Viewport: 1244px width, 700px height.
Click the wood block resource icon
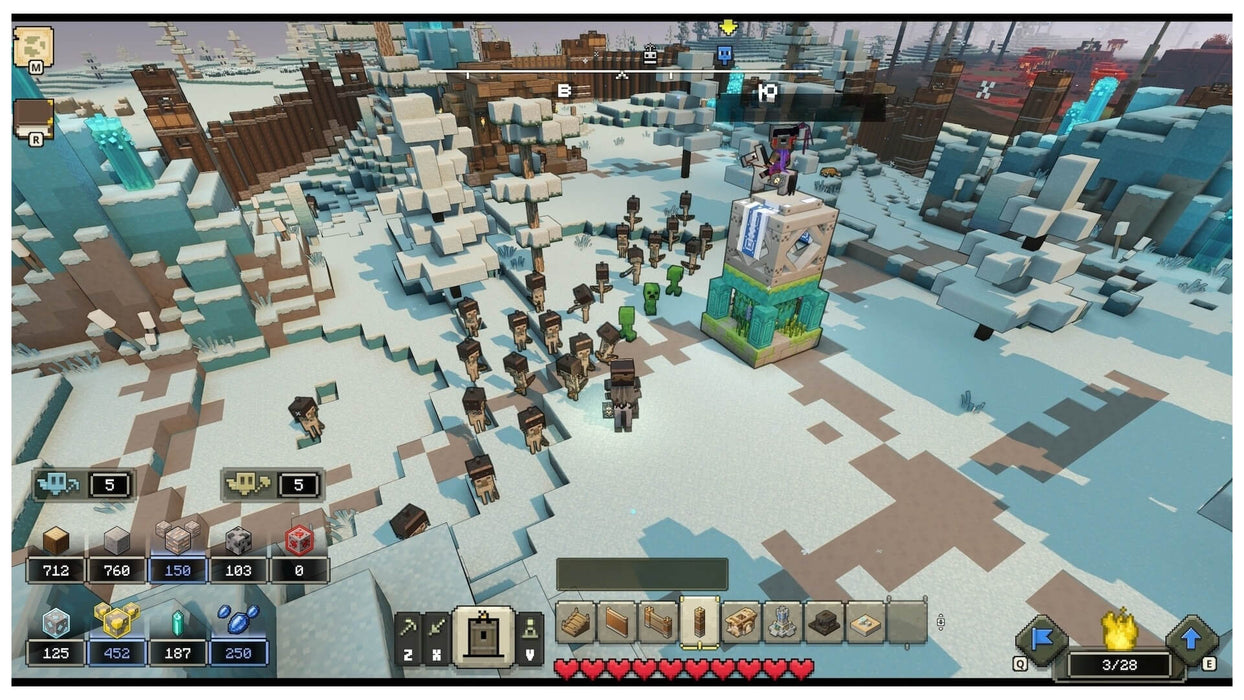(56, 541)
